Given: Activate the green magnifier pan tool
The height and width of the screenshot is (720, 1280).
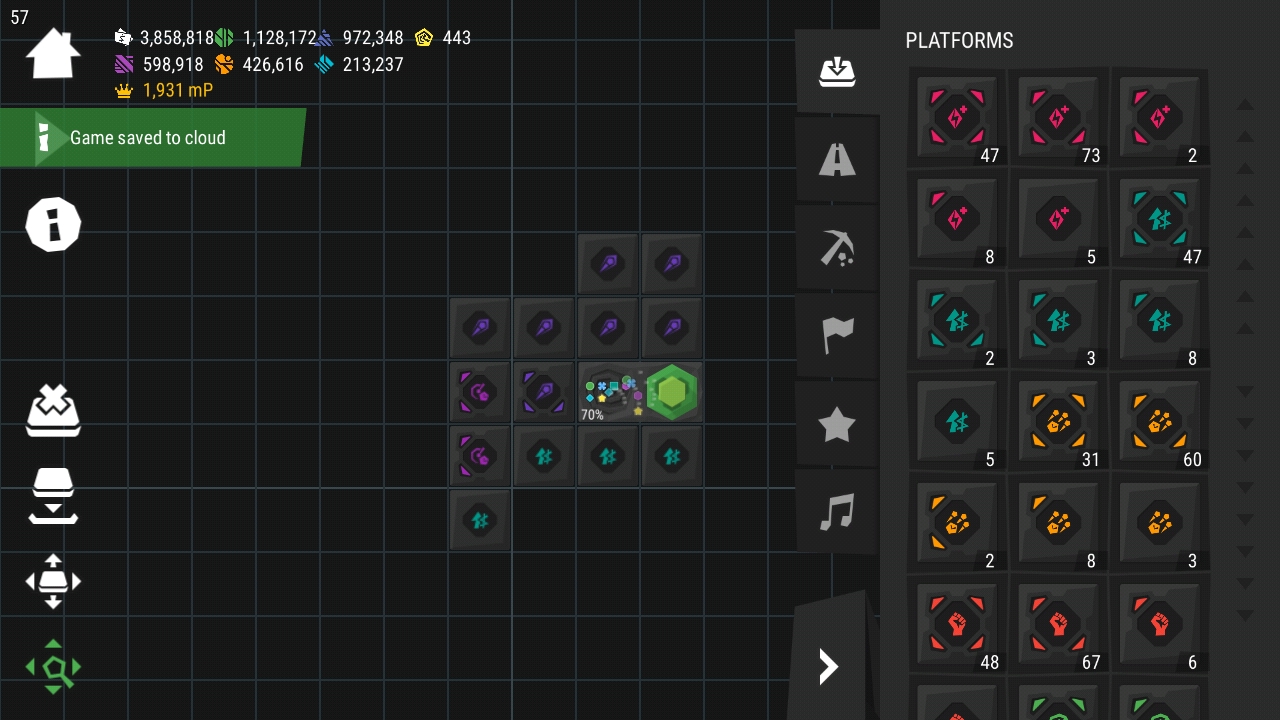Looking at the screenshot, I should click(x=53, y=667).
